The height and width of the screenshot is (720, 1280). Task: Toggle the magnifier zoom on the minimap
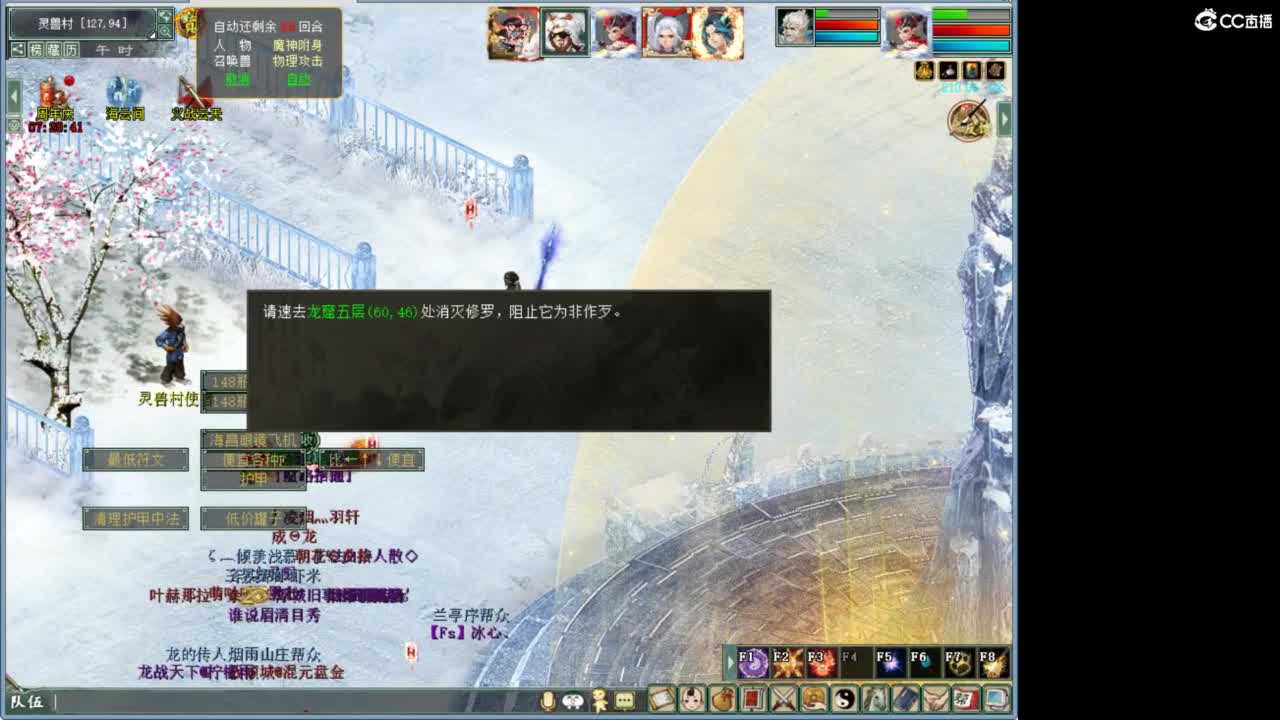[x=165, y=31]
